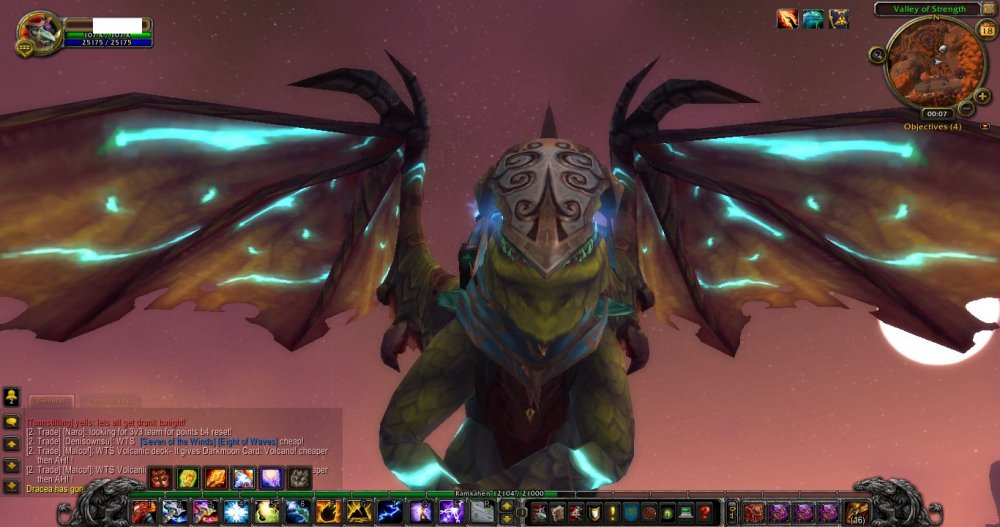Viewport: 1000px width, 527px height.
Task: Open the chat speech bubble menu button
Action: [12, 423]
